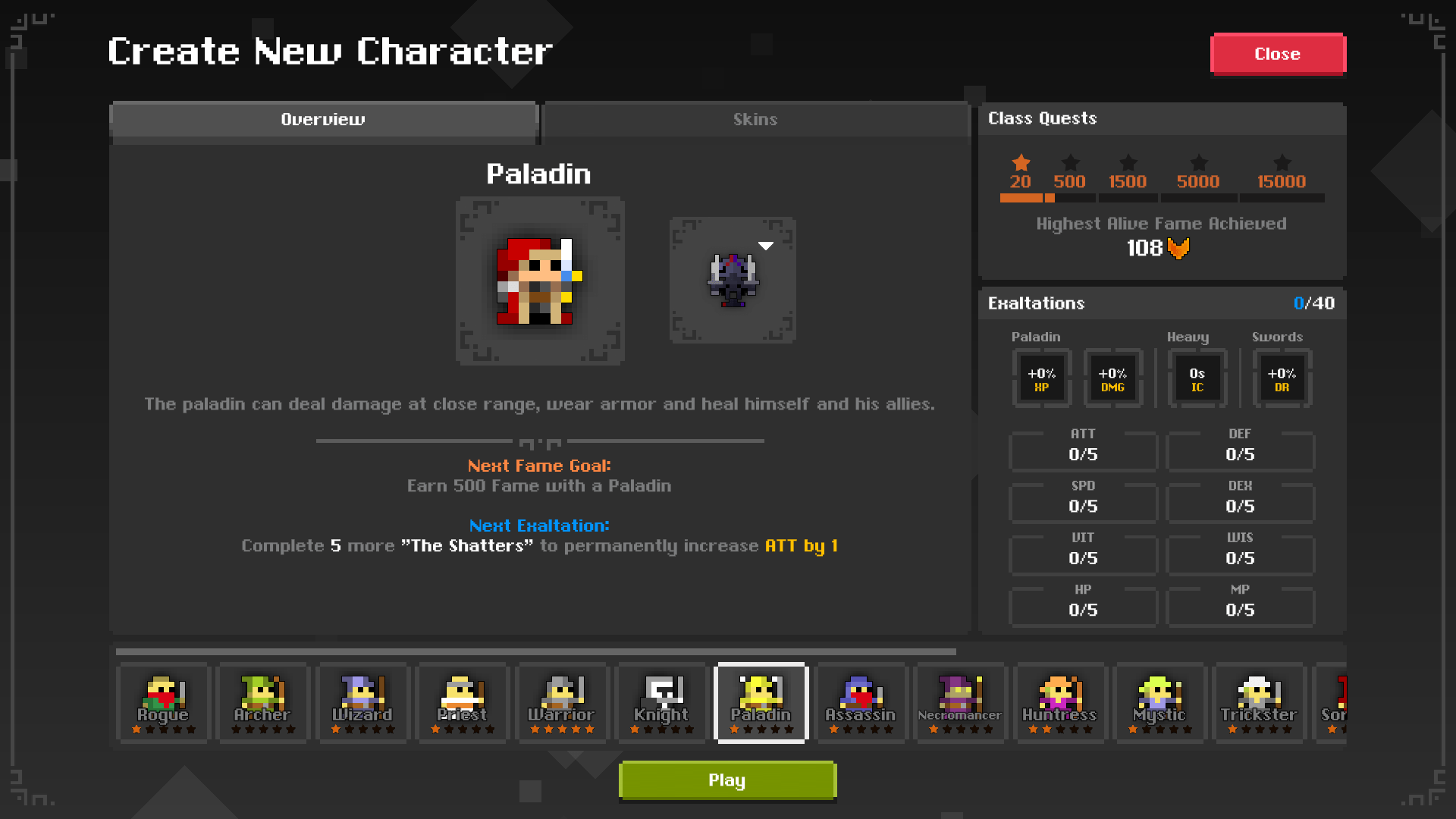Click the Paladin character portrait
This screenshot has height=819, width=1456.
(x=539, y=281)
